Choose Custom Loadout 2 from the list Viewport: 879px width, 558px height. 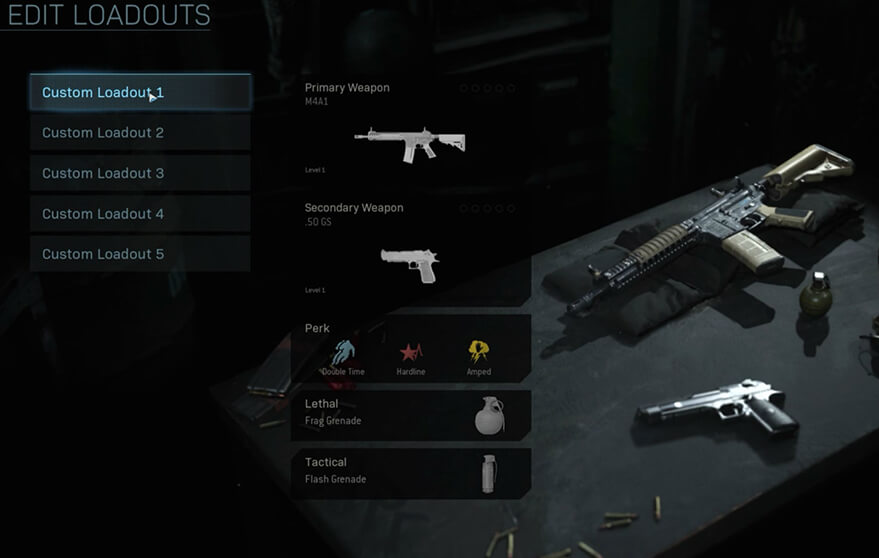point(140,133)
